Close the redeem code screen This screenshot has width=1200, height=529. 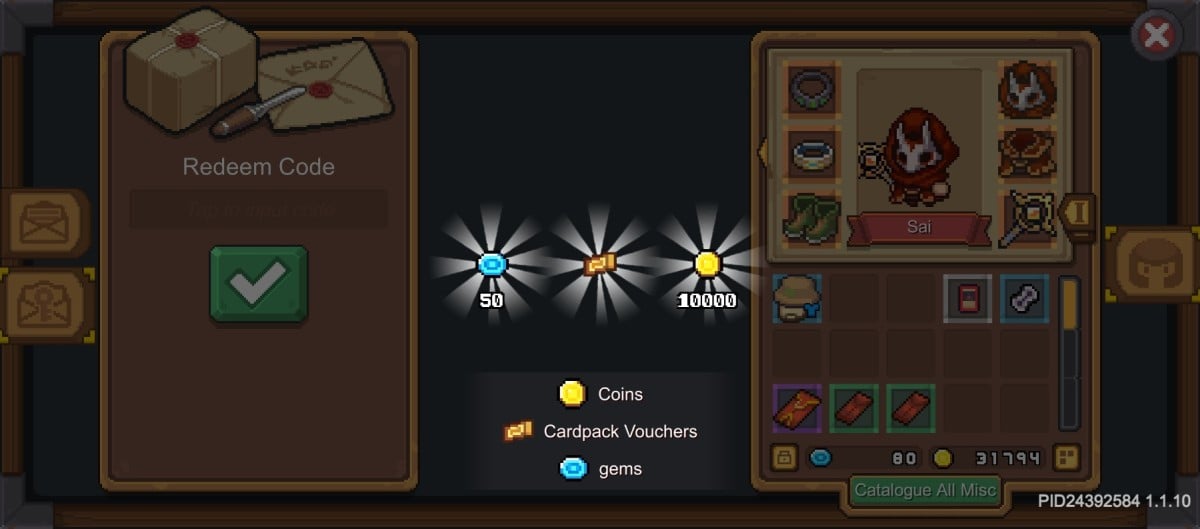click(1156, 37)
